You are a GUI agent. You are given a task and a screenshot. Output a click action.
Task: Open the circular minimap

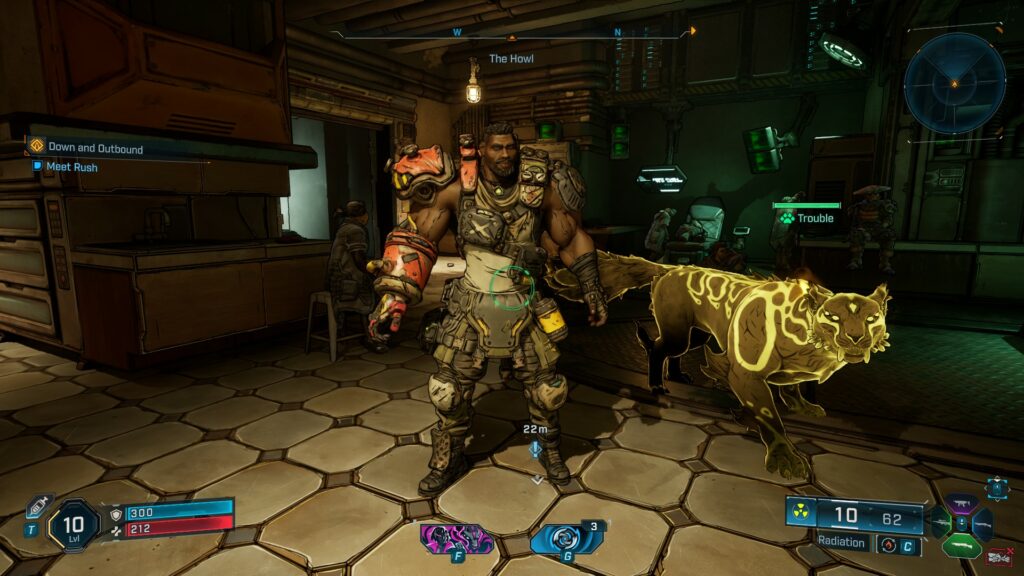954,83
